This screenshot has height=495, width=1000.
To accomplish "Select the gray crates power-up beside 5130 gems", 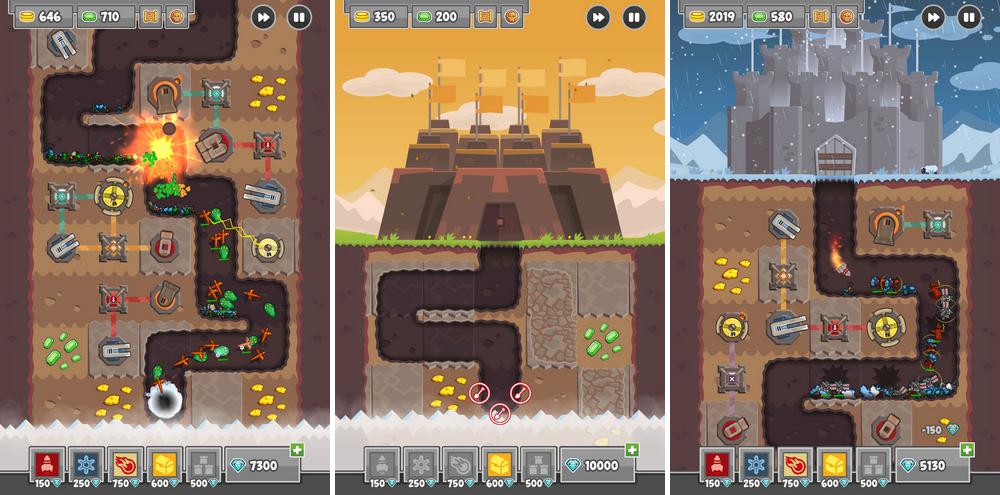I will coord(872,464).
